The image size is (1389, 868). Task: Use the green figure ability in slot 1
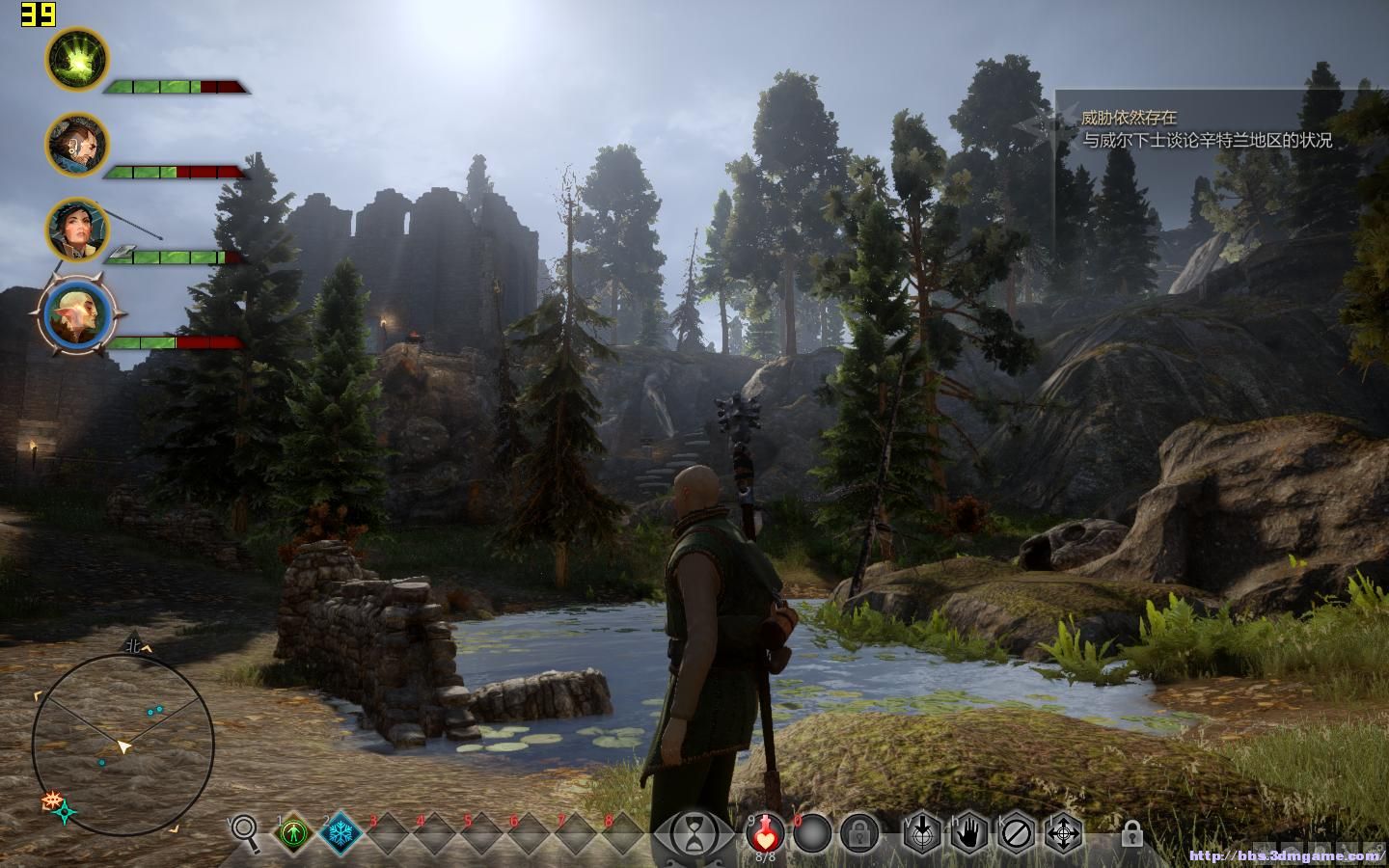tap(293, 832)
